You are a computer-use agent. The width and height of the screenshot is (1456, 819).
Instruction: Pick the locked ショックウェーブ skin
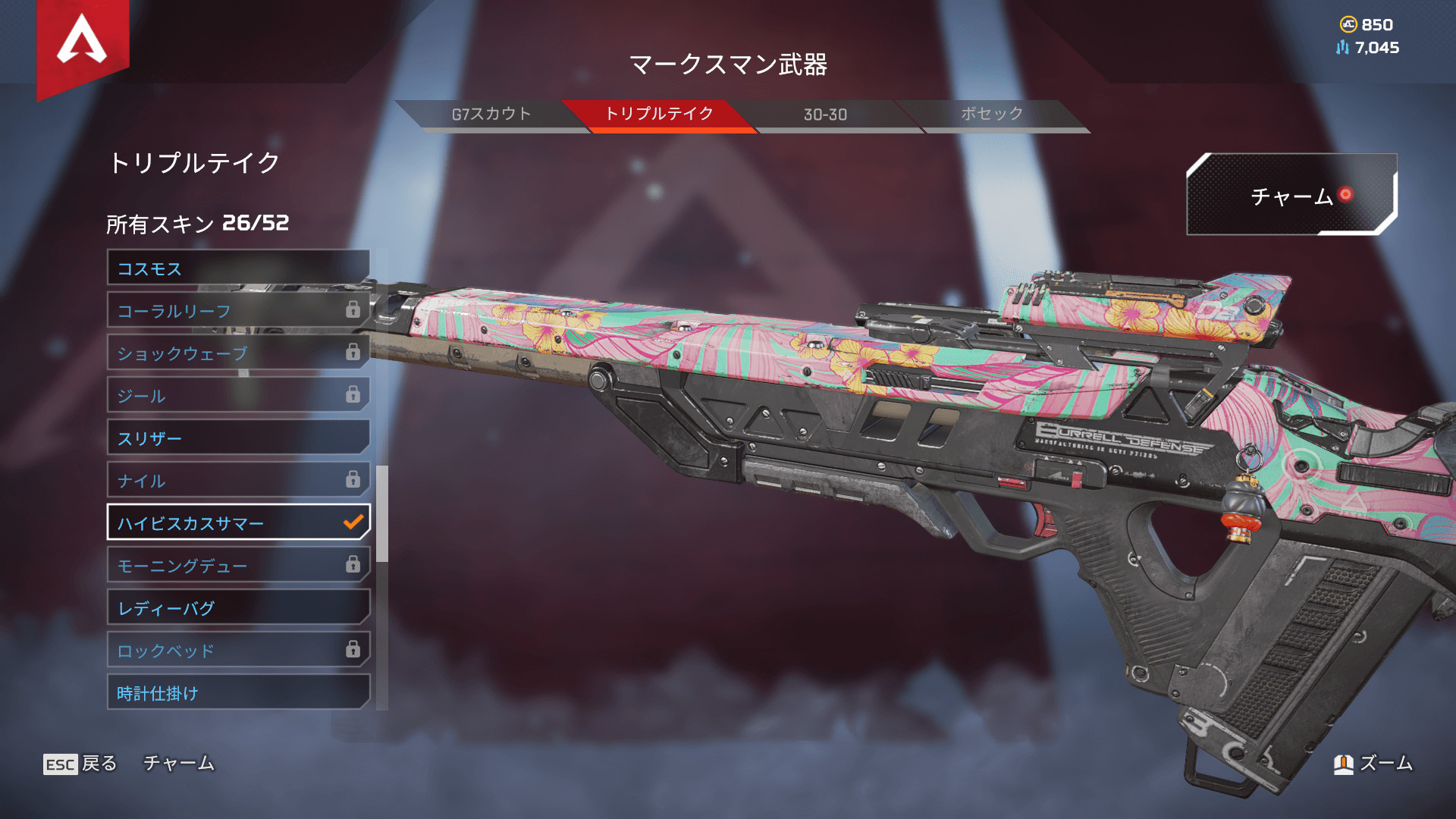click(238, 353)
